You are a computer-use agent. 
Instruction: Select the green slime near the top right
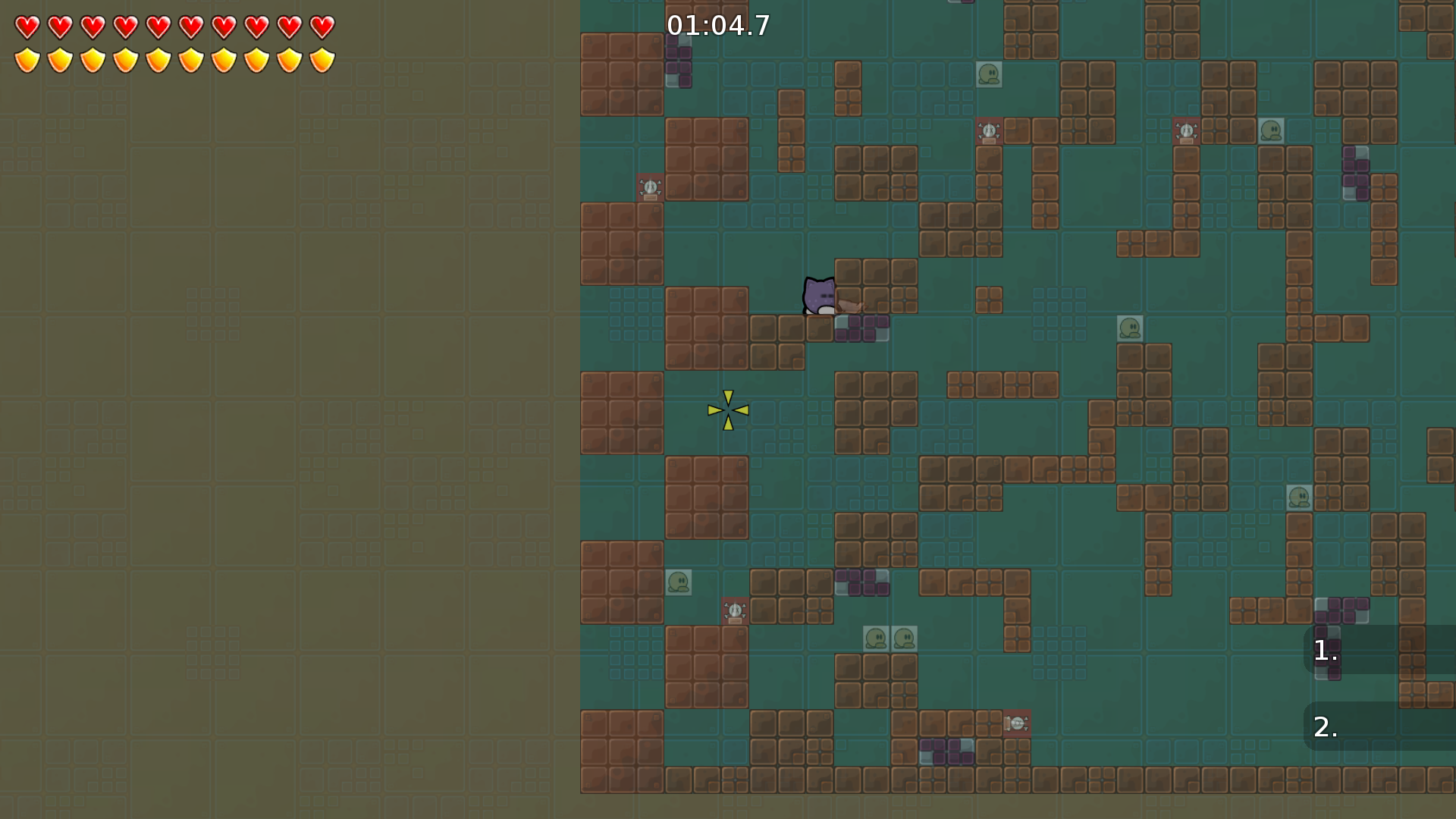click(1270, 131)
